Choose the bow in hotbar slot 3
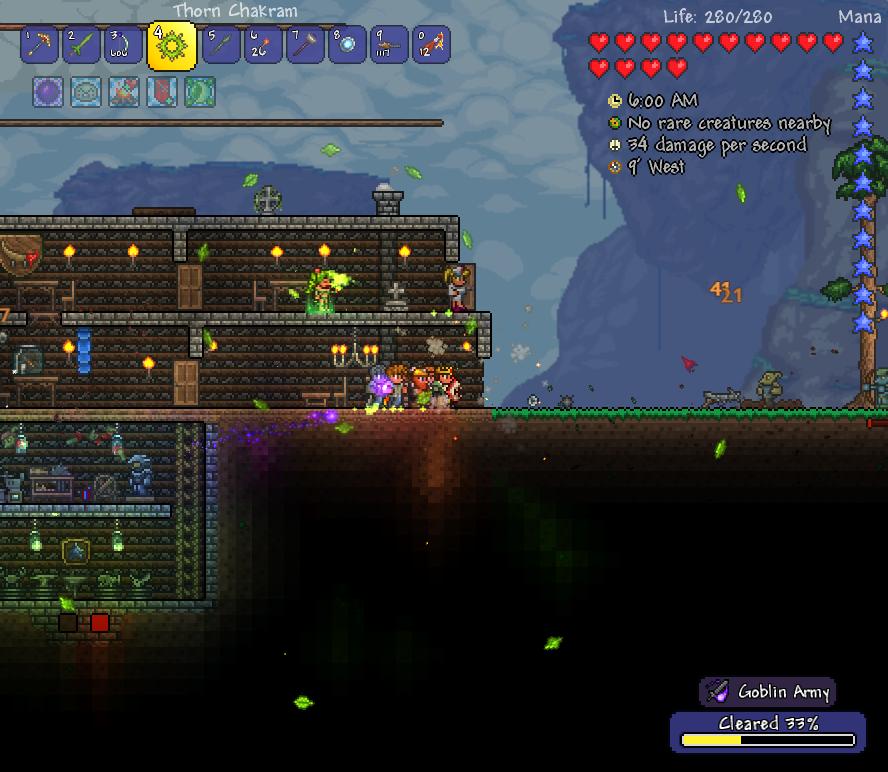Viewport: 888px width, 772px height. tap(124, 45)
